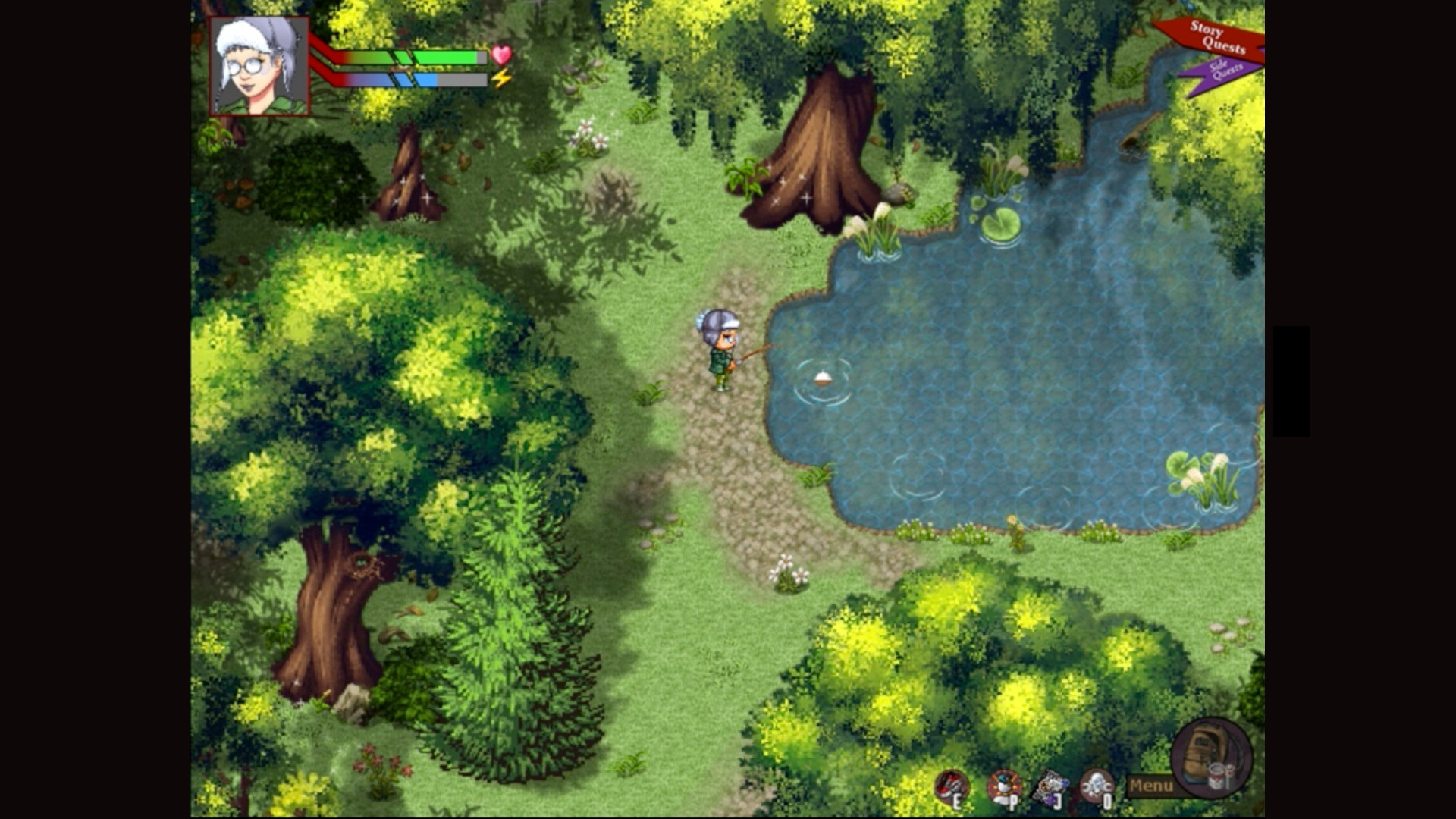Click the lightning bolt icon beside the energy bar
The height and width of the screenshot is (819, 1456).
pos(500,76)
